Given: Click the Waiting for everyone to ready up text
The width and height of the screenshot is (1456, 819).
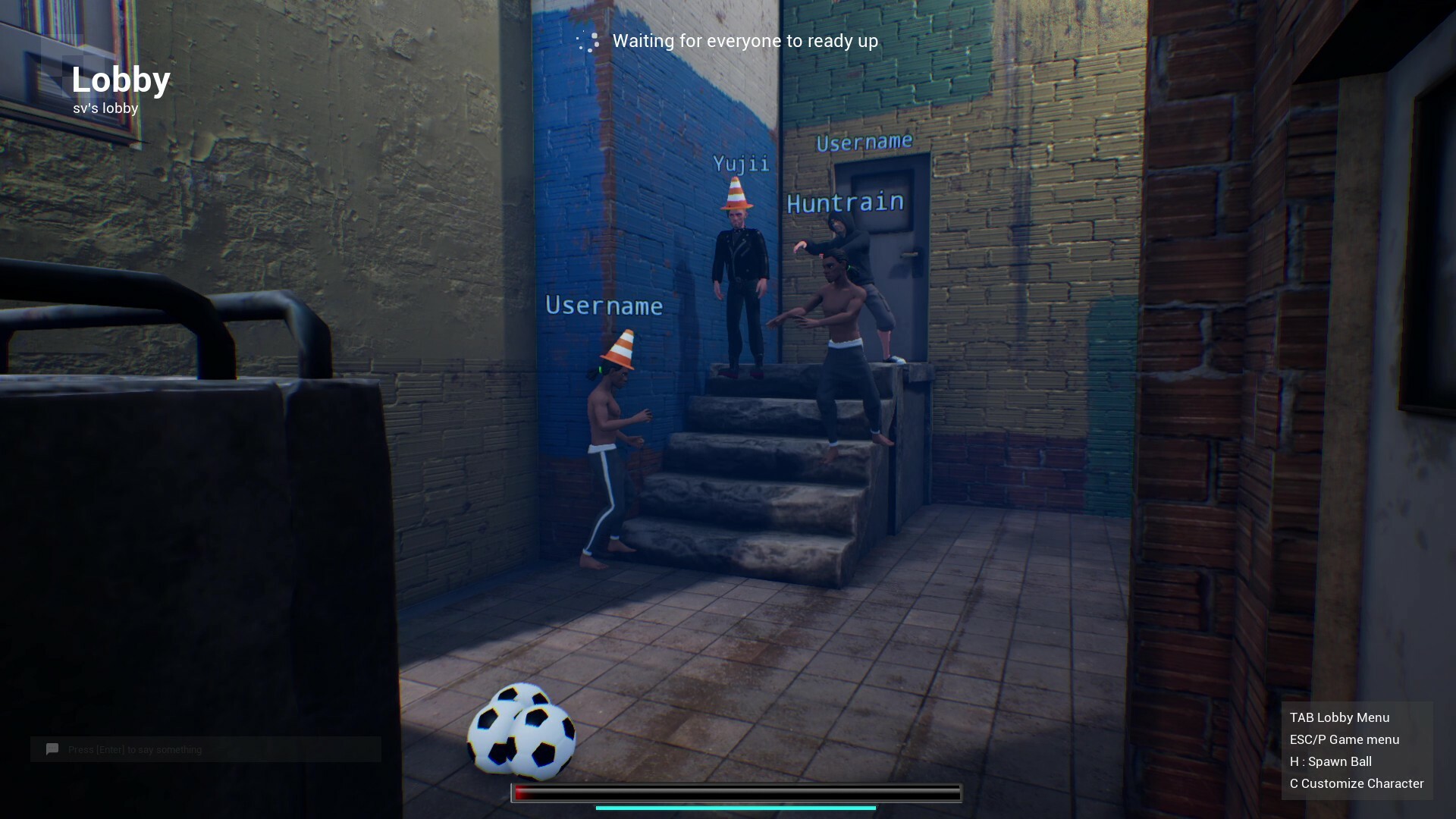Looking at the screenshot, I should coord(745,41).
